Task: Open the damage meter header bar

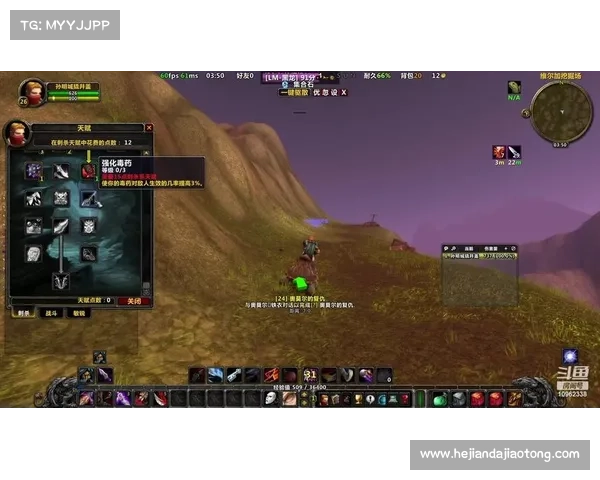Action: click(480, 248)
